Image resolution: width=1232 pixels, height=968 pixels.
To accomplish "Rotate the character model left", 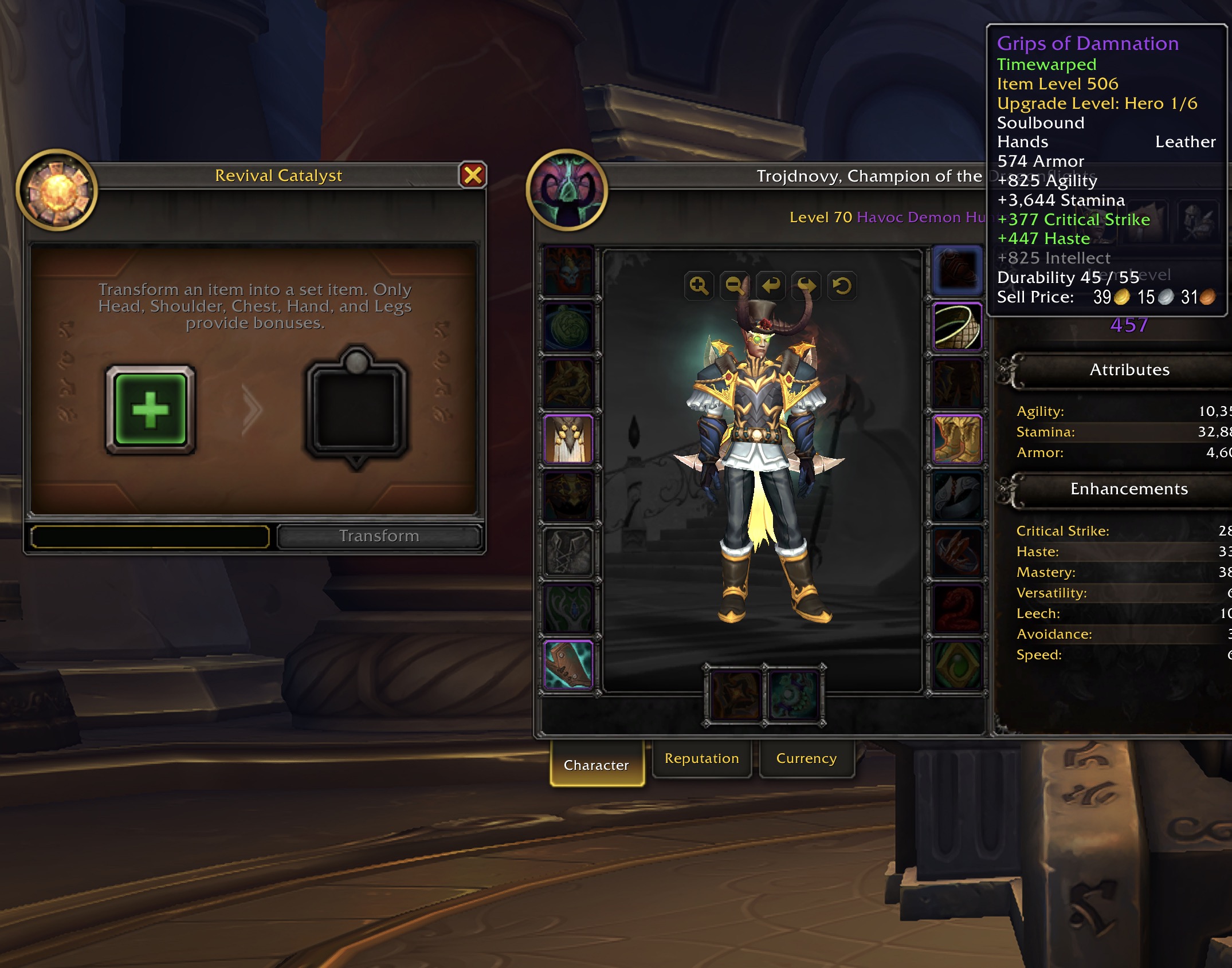I will [771, 285].
